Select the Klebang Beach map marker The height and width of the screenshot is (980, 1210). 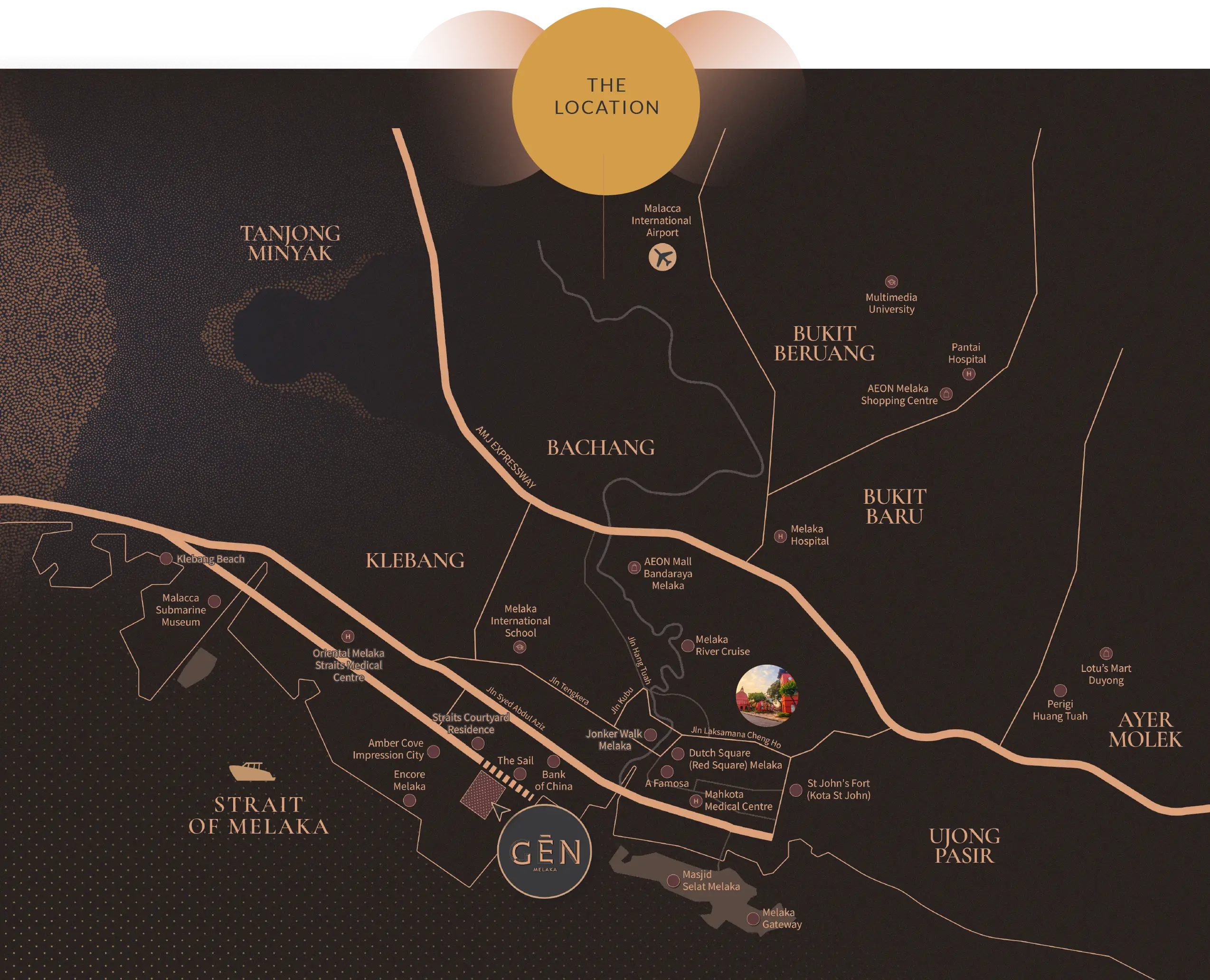pos(166,558)
